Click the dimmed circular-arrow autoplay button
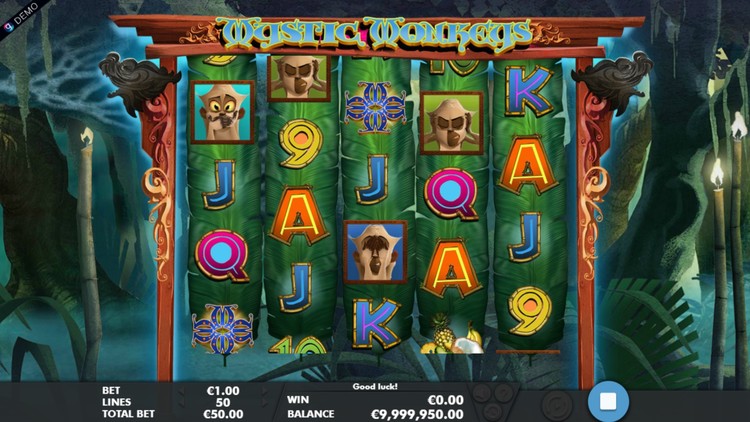This screenshot has width=750, height=422. pos(555,404)
